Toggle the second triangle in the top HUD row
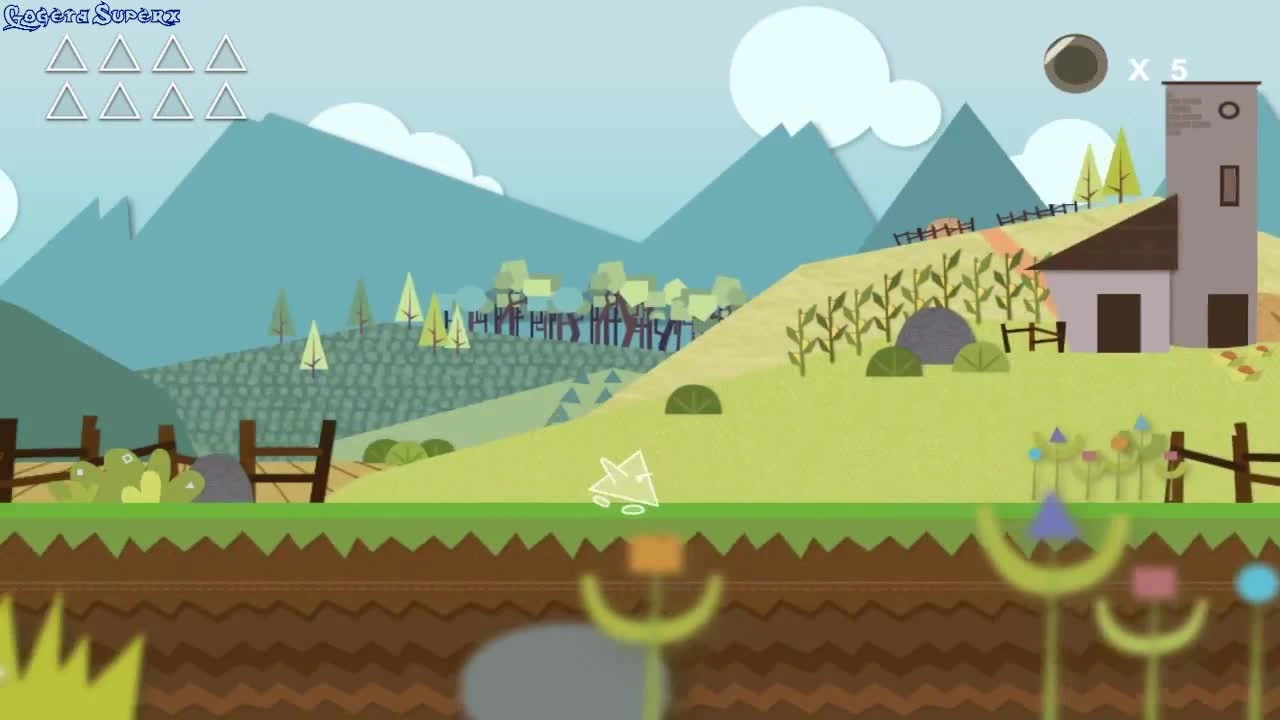Image resolution: width=1280 pixels, height=720 pixels. (x=118, y=57)
